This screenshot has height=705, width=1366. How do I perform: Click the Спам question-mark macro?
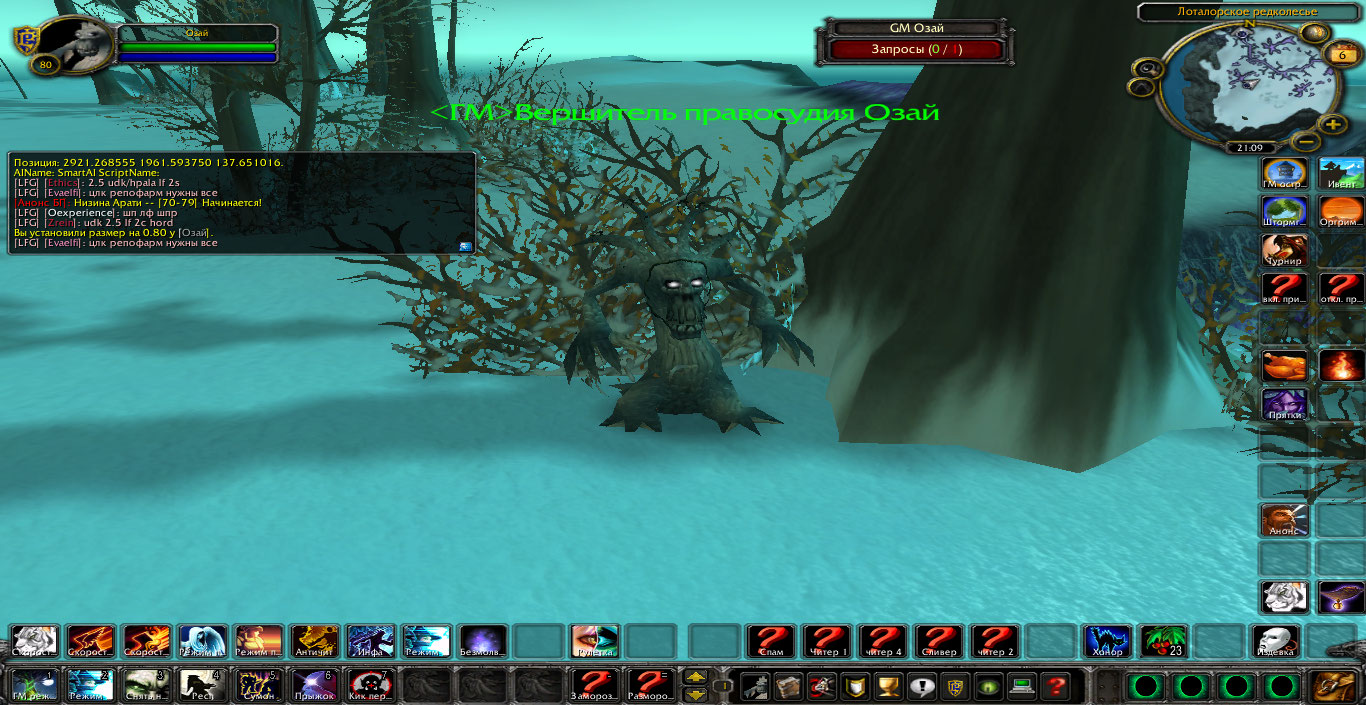point(771,641)
